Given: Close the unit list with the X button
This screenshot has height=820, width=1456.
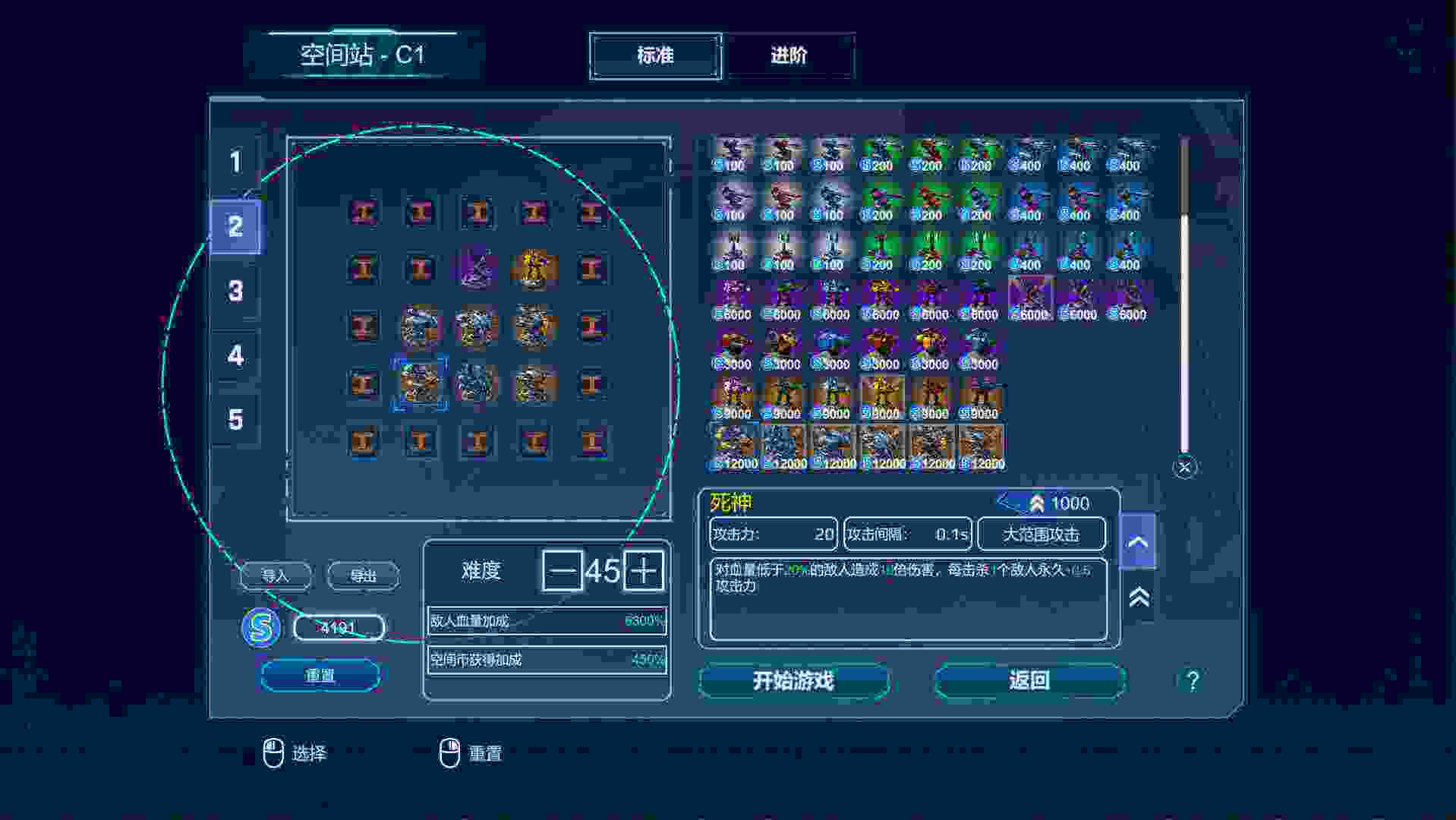Looking at the screenshot, I should coord(1185,467).
